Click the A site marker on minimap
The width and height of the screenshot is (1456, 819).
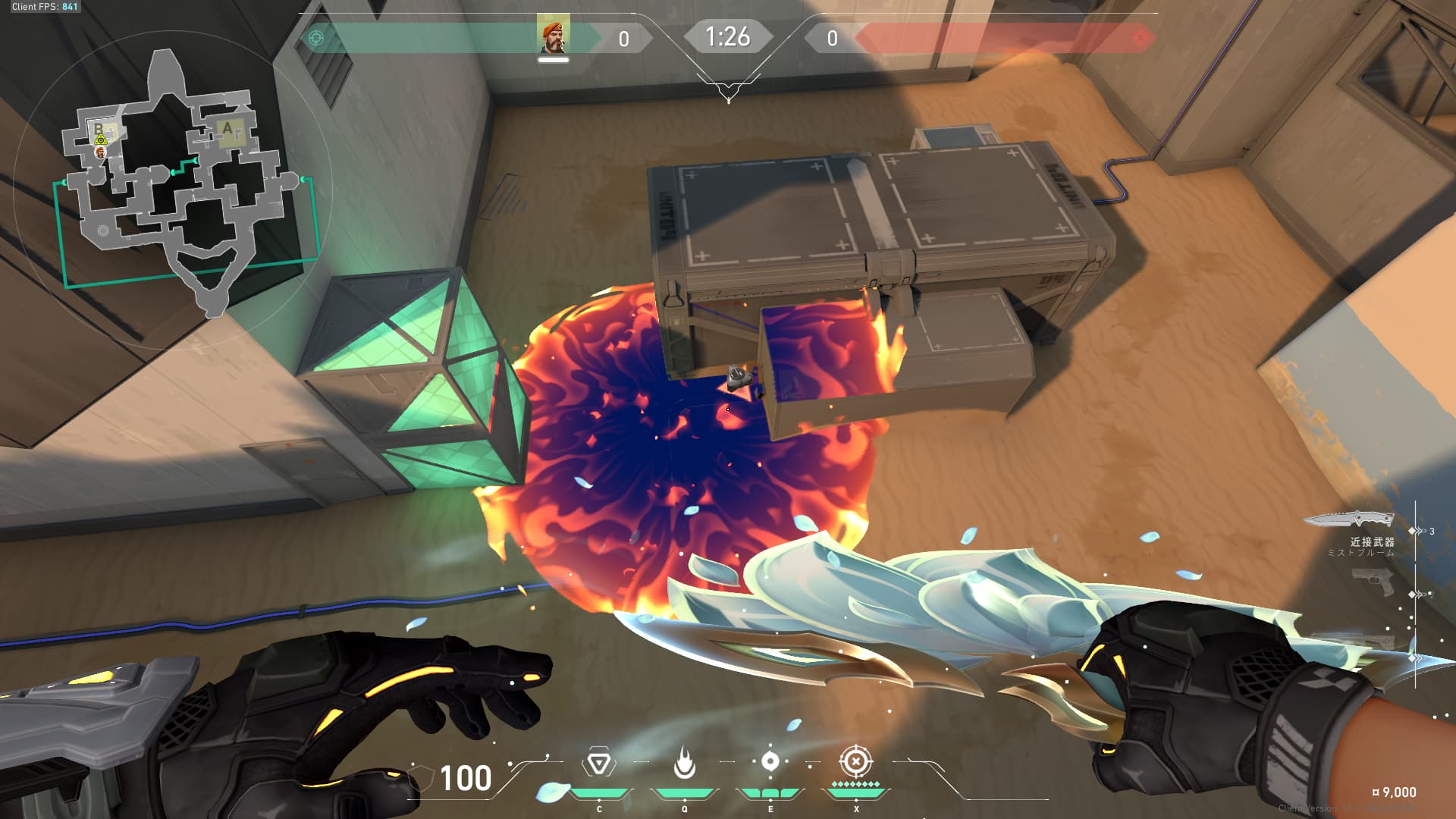[227, 128]
